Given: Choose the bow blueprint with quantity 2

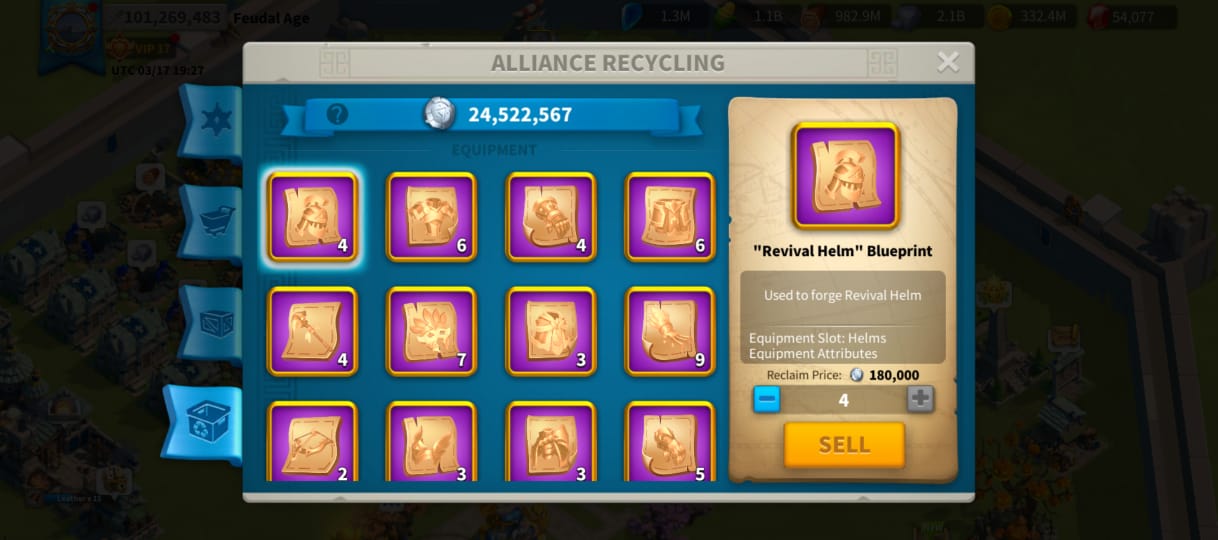Looking at the screenshot, I should point(313,442).
